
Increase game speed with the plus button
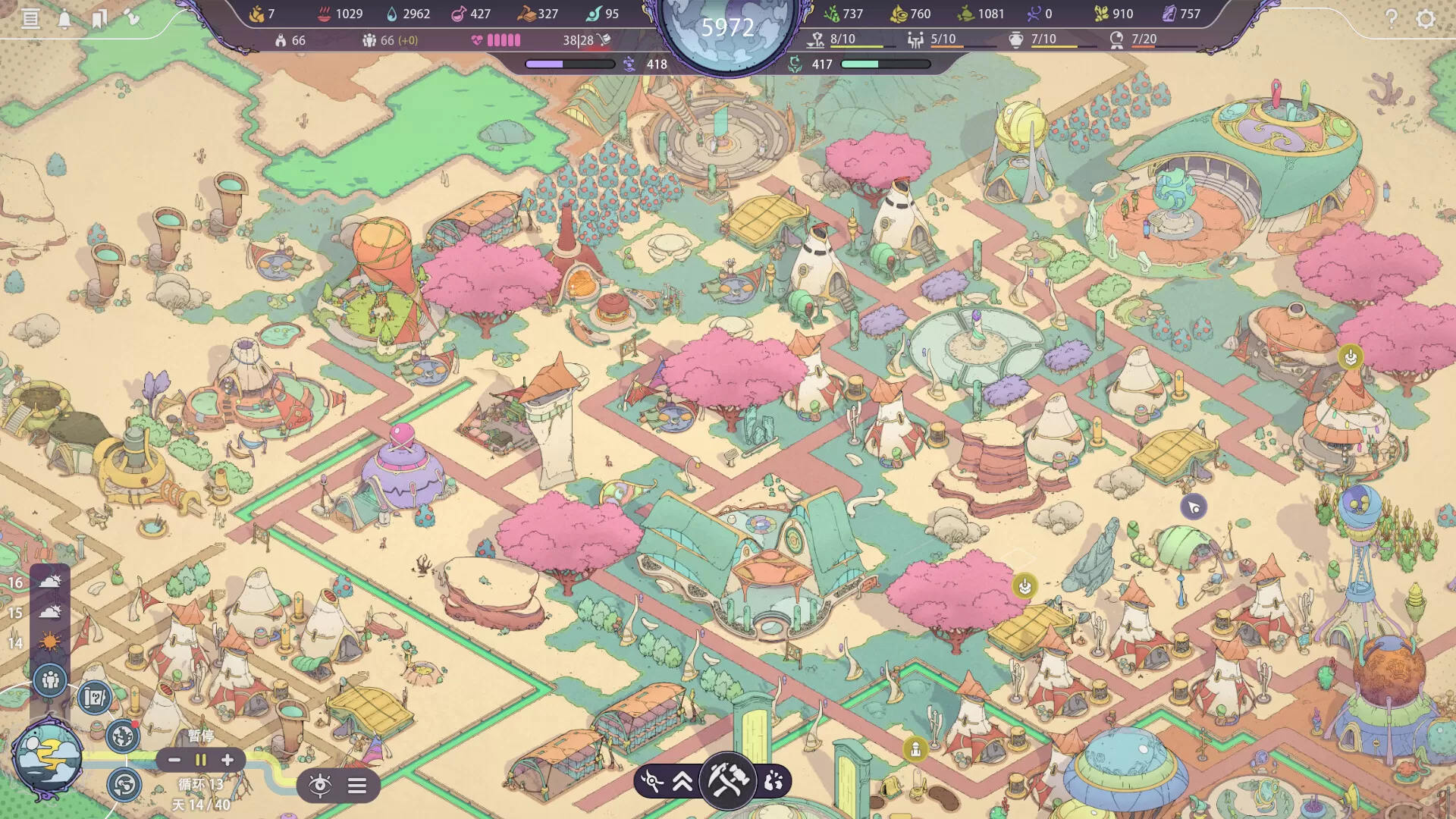pyautogui.click(x=227, y=760)
